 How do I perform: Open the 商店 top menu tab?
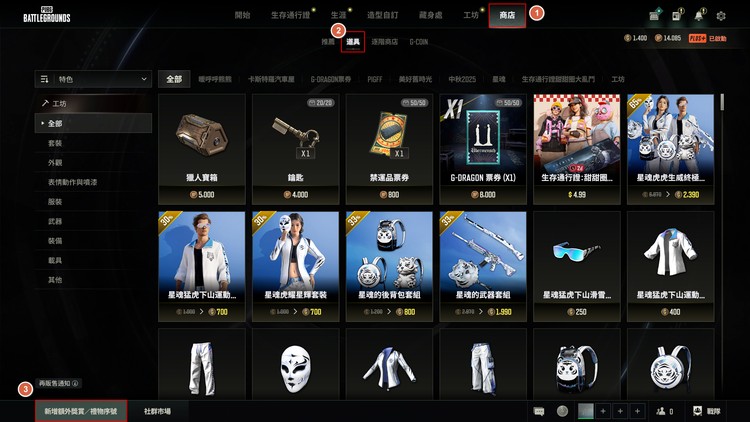508,16
